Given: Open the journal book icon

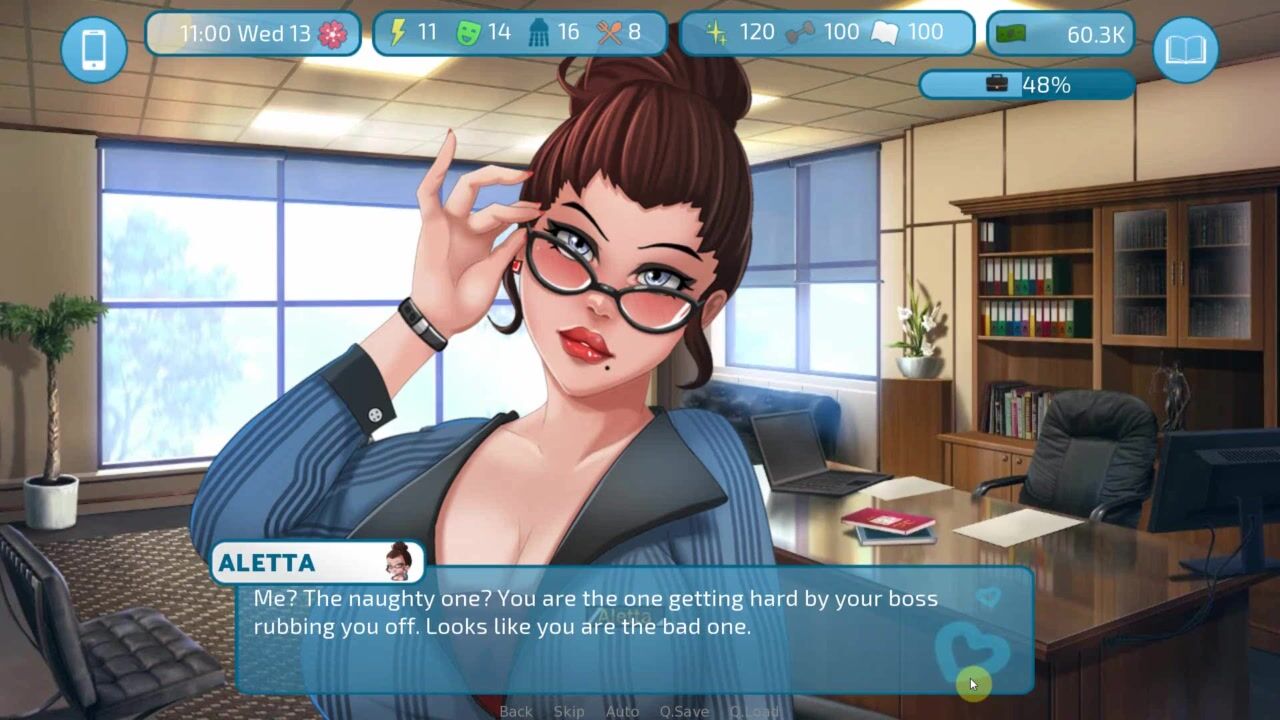Looking at the screenshot, I should click(1185, 49).
